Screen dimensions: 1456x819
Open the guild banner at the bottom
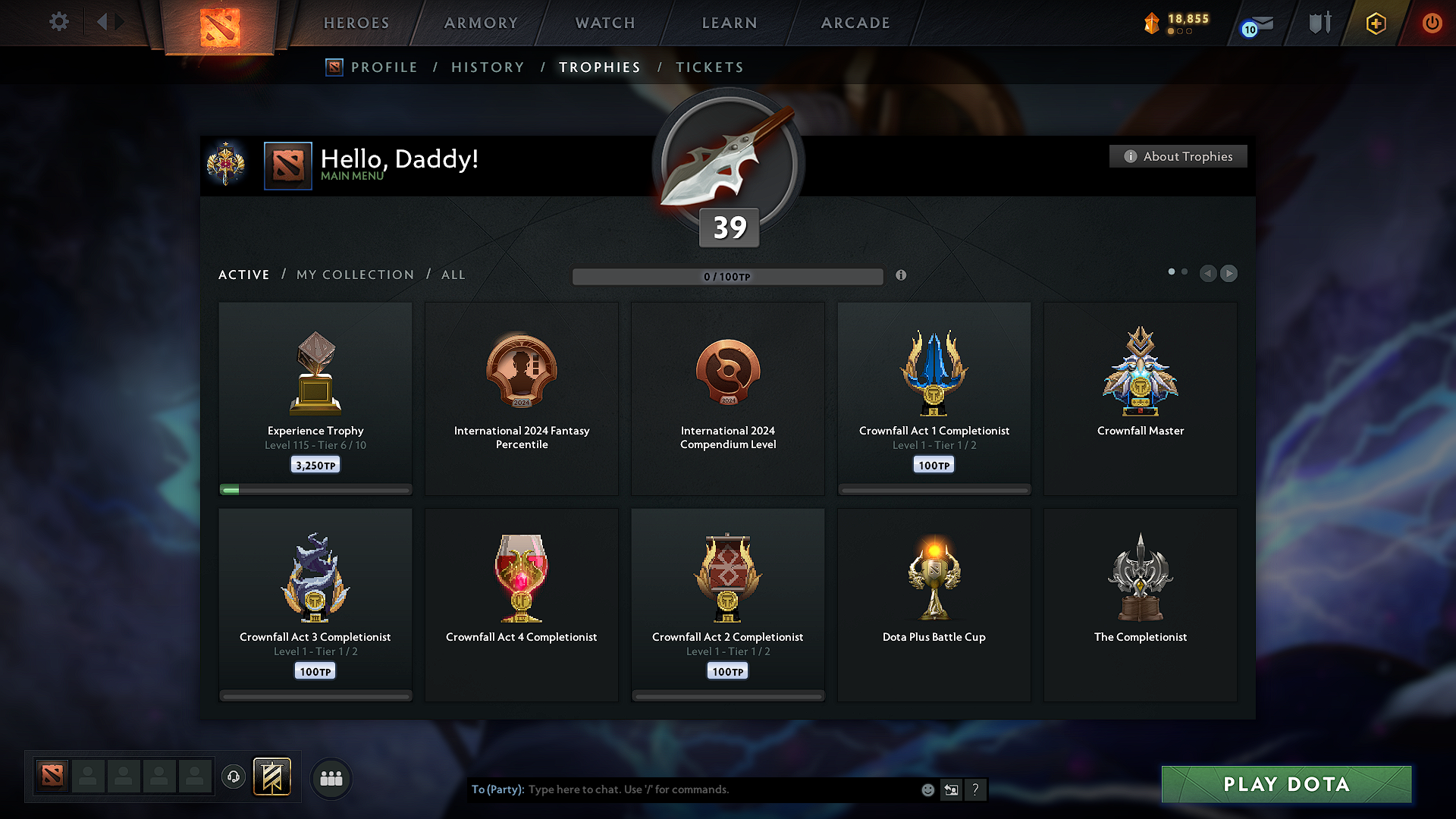[x=272, y=777]
